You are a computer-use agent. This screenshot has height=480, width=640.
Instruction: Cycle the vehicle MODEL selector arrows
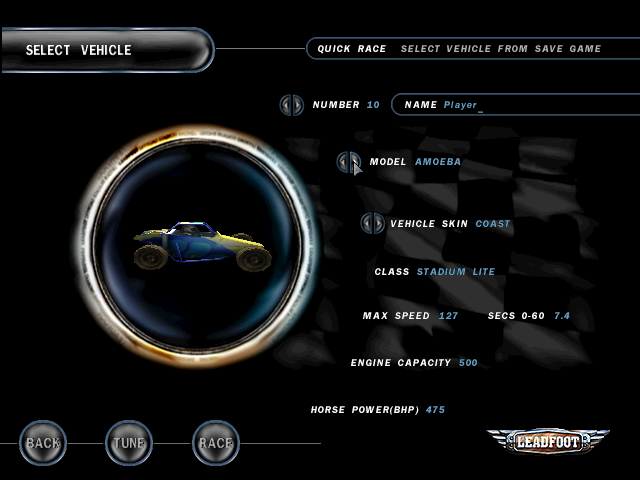(348, 162)
